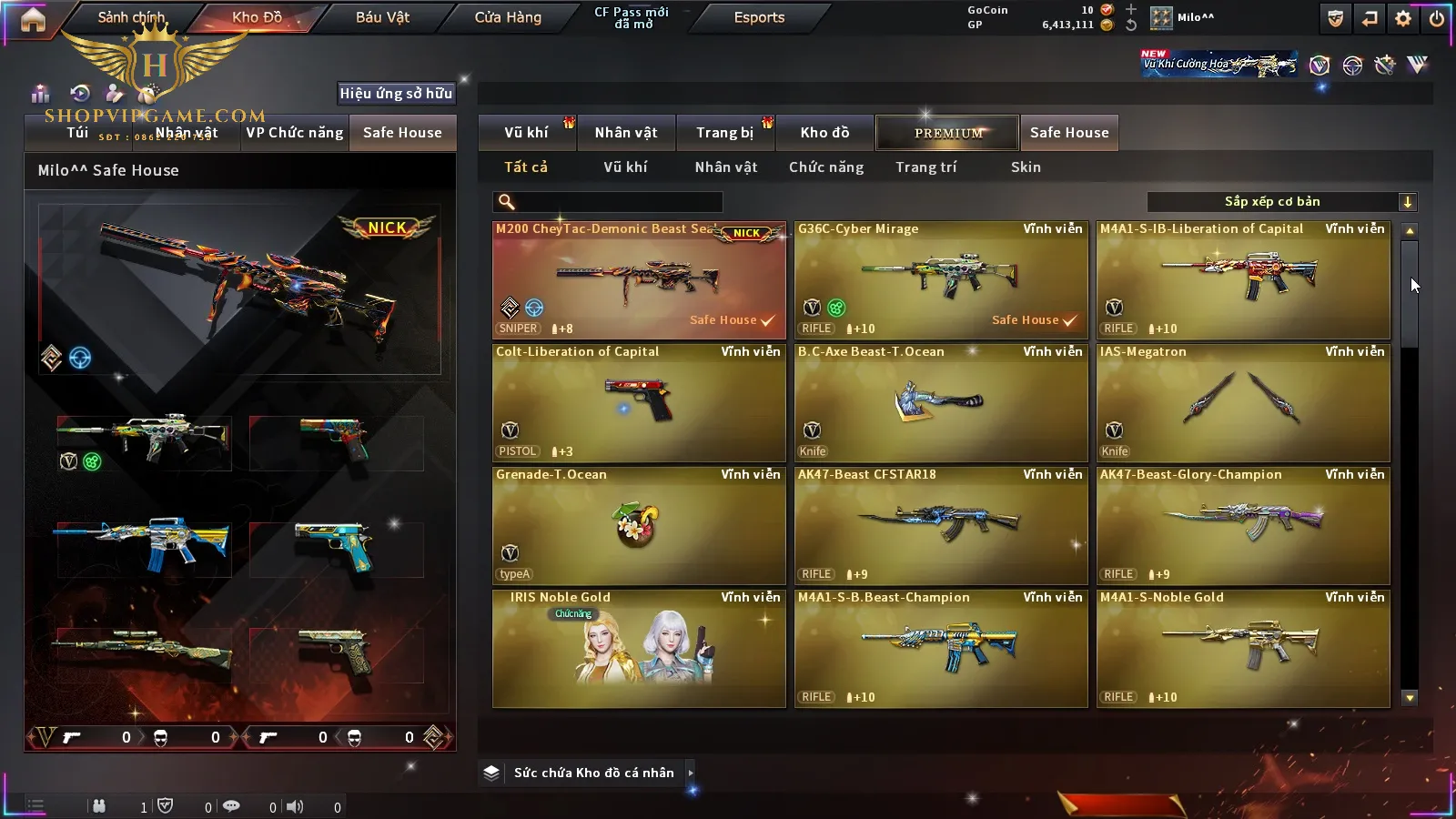Show the Tất cả filter
This screenshot has width=1456, height=819.
[x=526, y=167]
